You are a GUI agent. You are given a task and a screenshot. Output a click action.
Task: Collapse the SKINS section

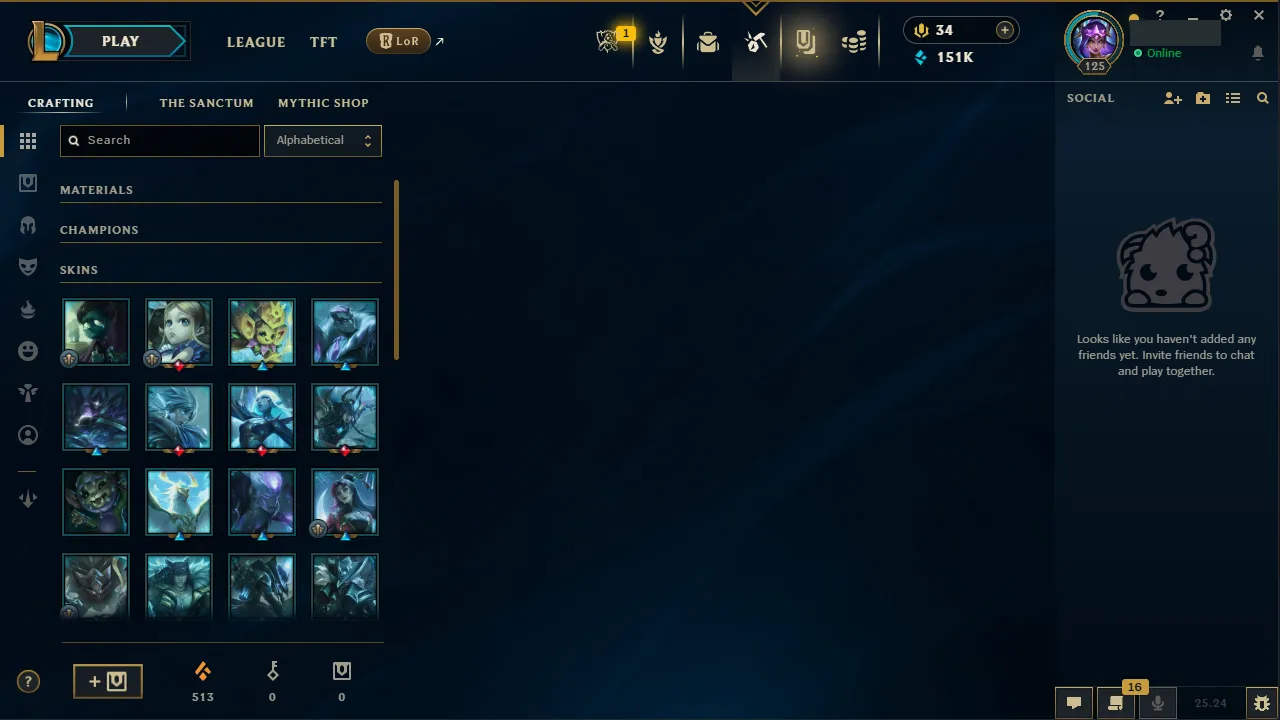[79, 269]
